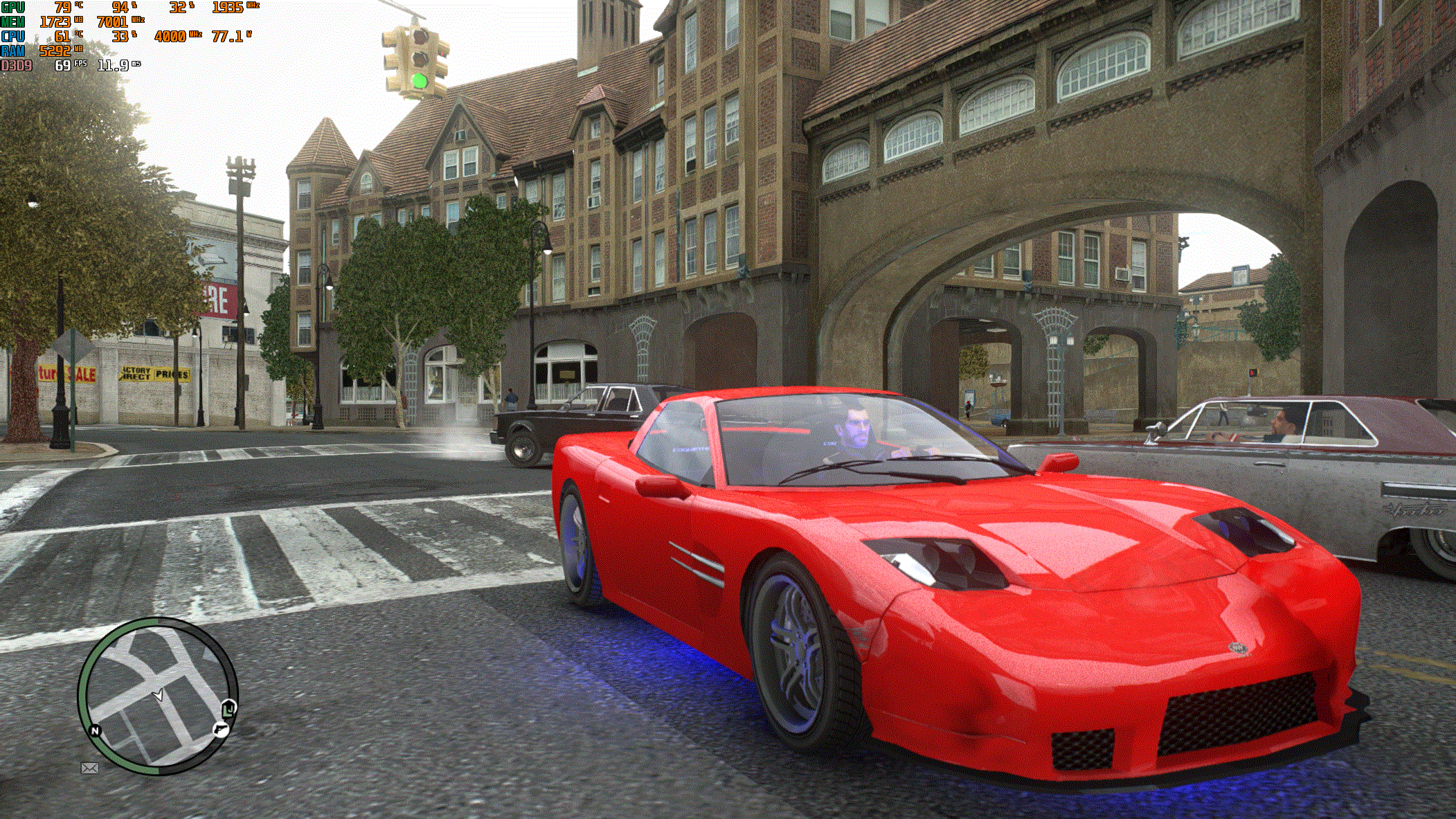This screenshot has height=819, width=1456.
Task: Click the north N compass marker
Action: (x=96, y=730)
